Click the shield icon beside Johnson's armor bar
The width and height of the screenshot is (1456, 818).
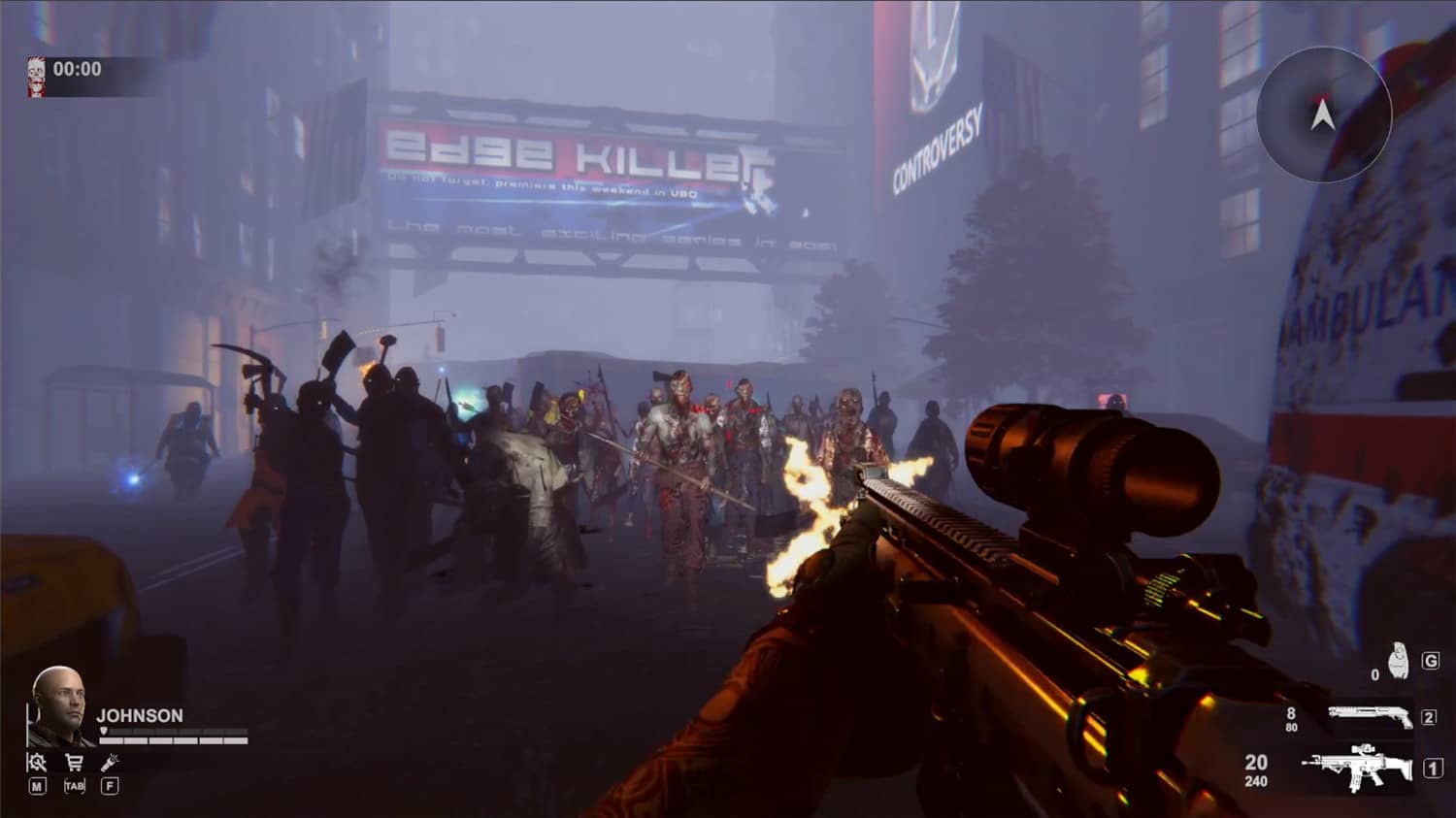click(x=104, y=731)
